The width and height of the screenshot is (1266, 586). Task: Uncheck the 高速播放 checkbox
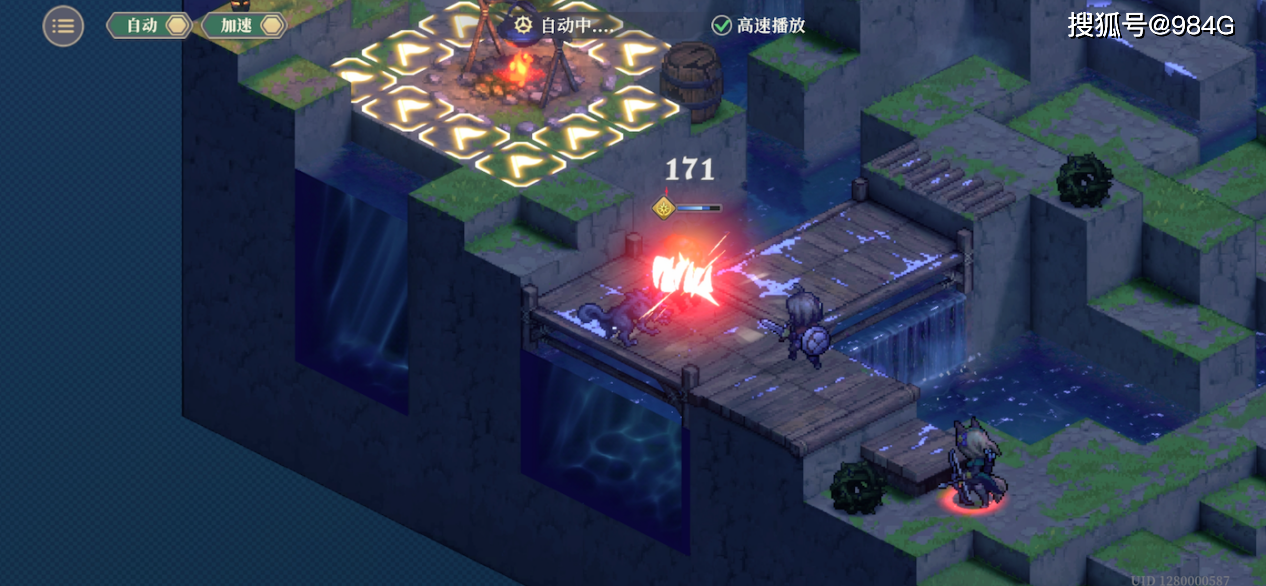pos(721,26)
